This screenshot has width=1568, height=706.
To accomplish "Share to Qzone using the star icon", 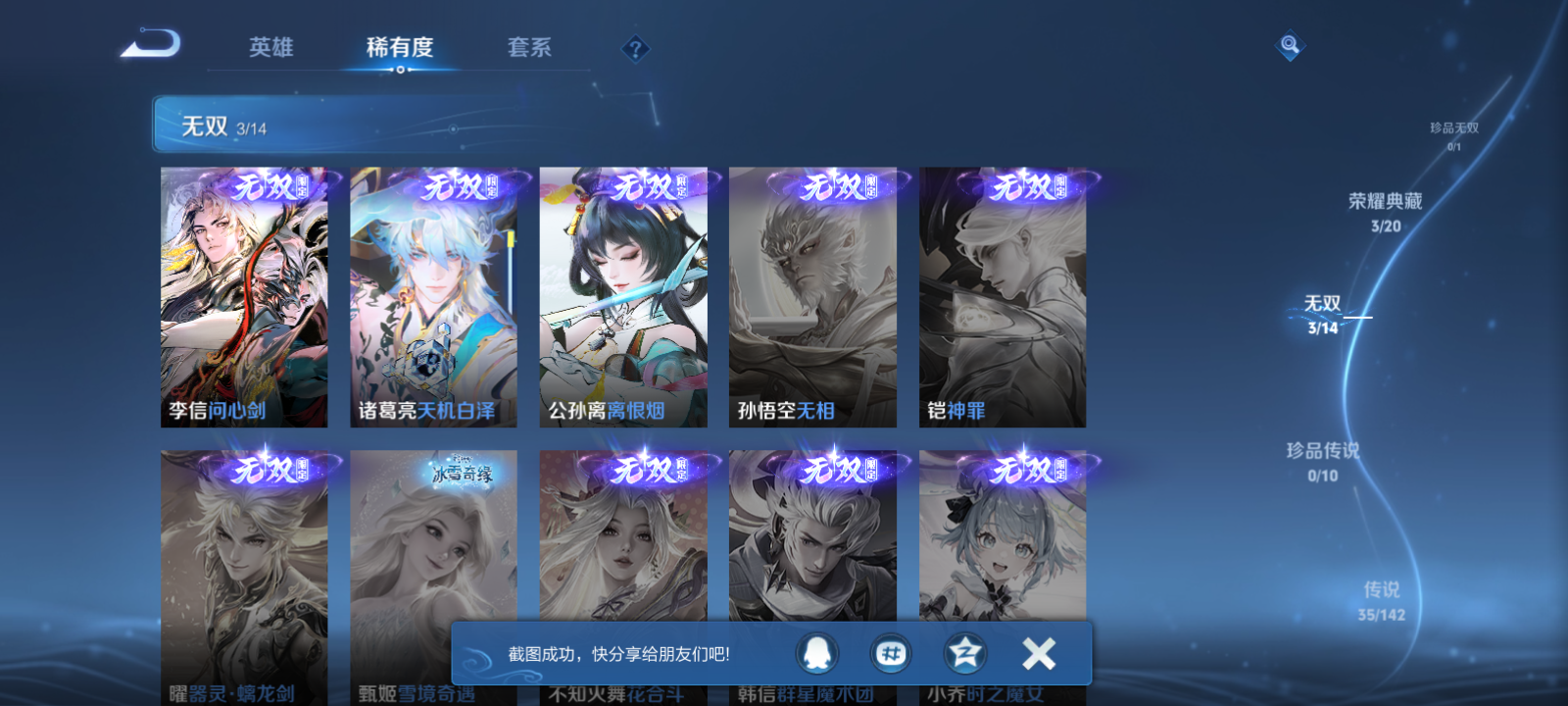I will click(x=963, y=654).
